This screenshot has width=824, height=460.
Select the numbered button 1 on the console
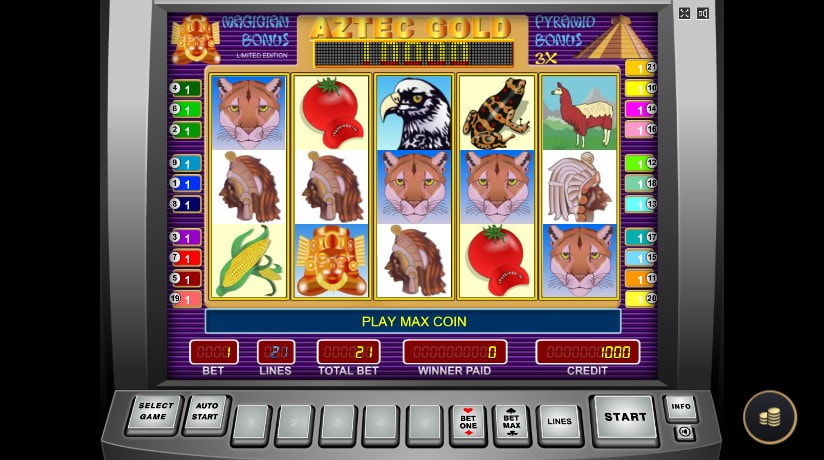click(250, 425)
